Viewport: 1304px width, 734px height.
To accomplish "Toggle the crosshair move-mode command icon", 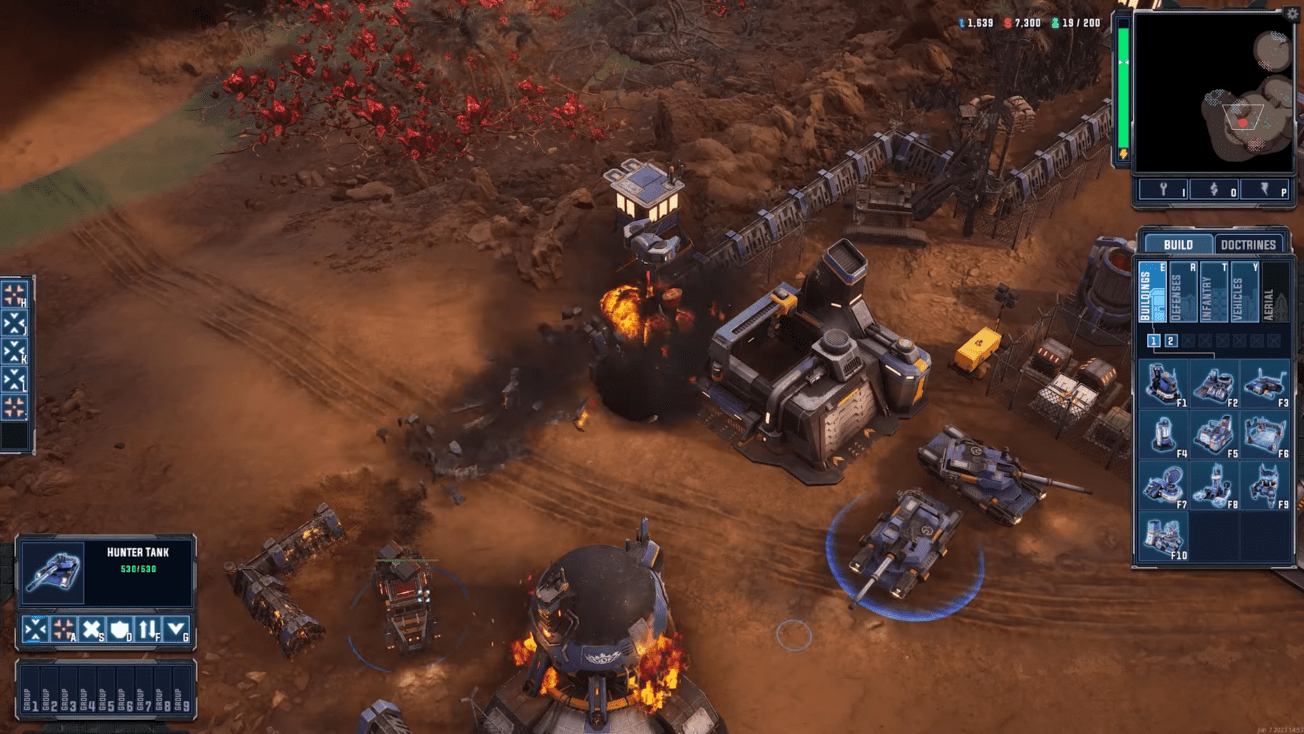I will point(35,629).
